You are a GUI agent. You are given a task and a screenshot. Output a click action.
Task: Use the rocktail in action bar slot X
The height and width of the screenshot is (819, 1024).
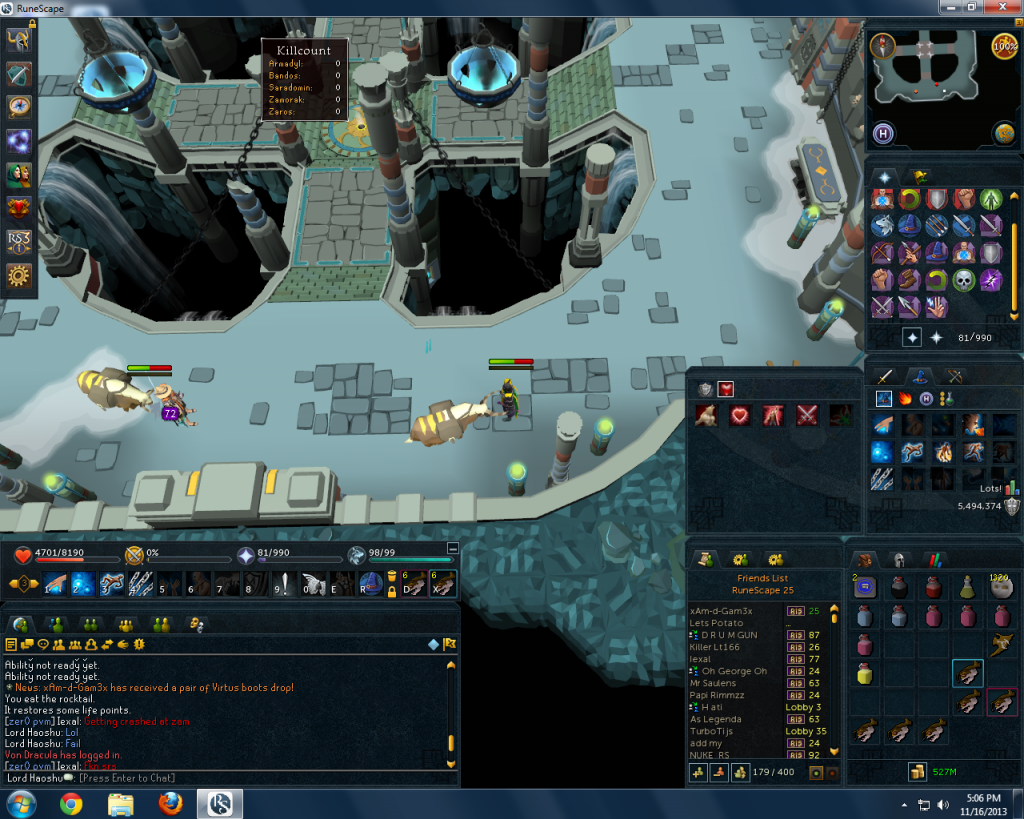click(442, 584)
